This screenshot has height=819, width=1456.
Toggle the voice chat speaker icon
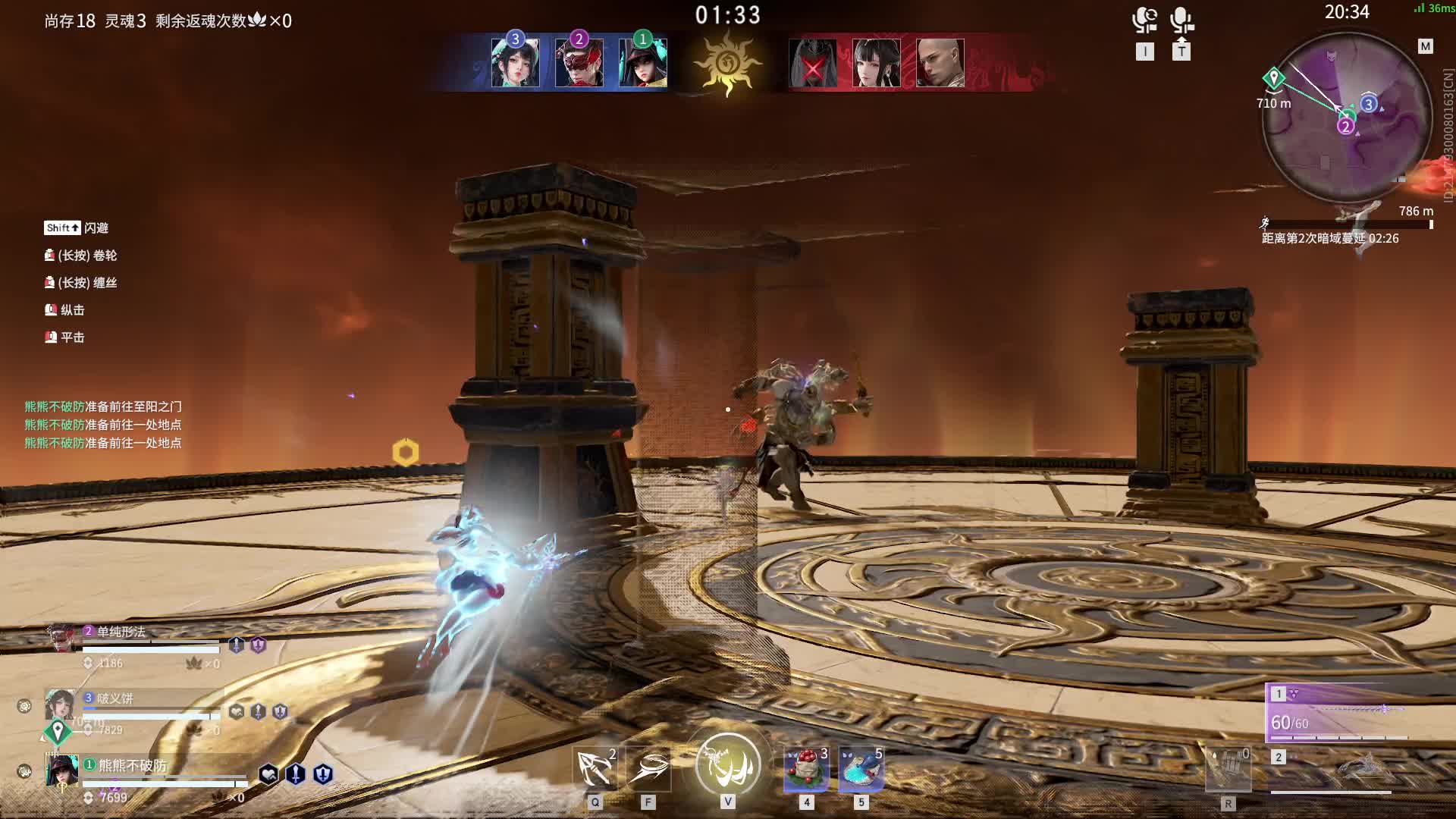(1144, 20)
